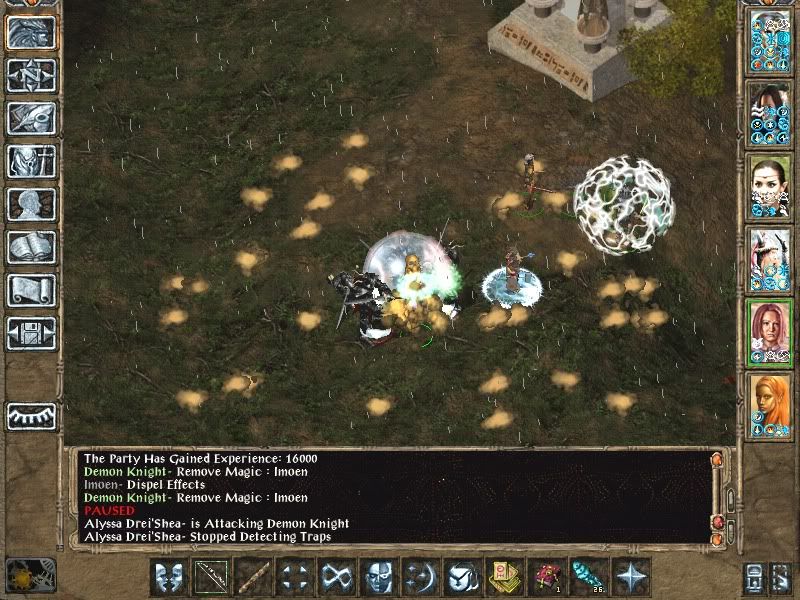800x600 pixels.
Task: Use the scroll cards quick item
Action: [x=504, y=576]
